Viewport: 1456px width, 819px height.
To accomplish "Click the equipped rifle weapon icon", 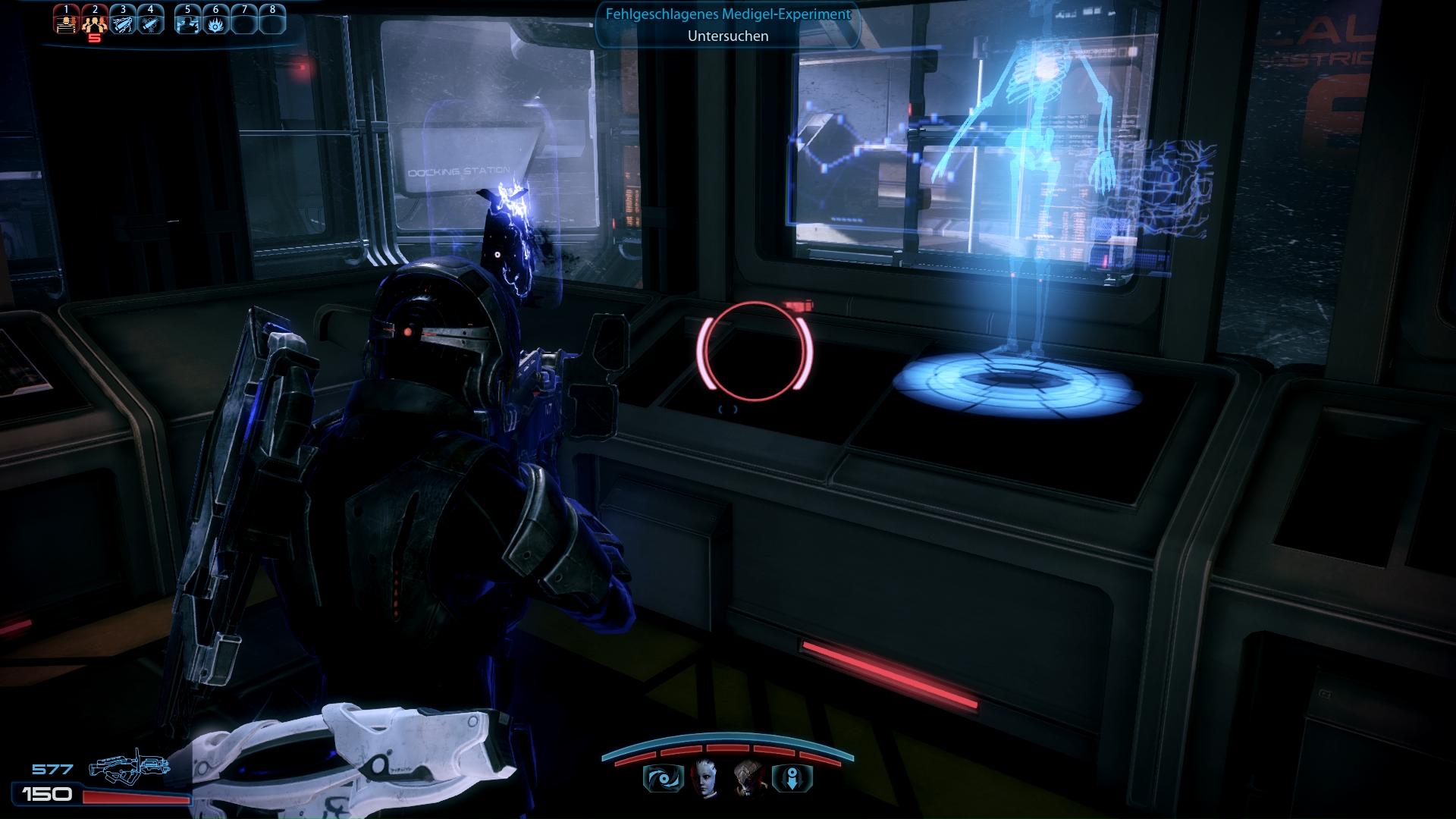I will pos(127,769).
